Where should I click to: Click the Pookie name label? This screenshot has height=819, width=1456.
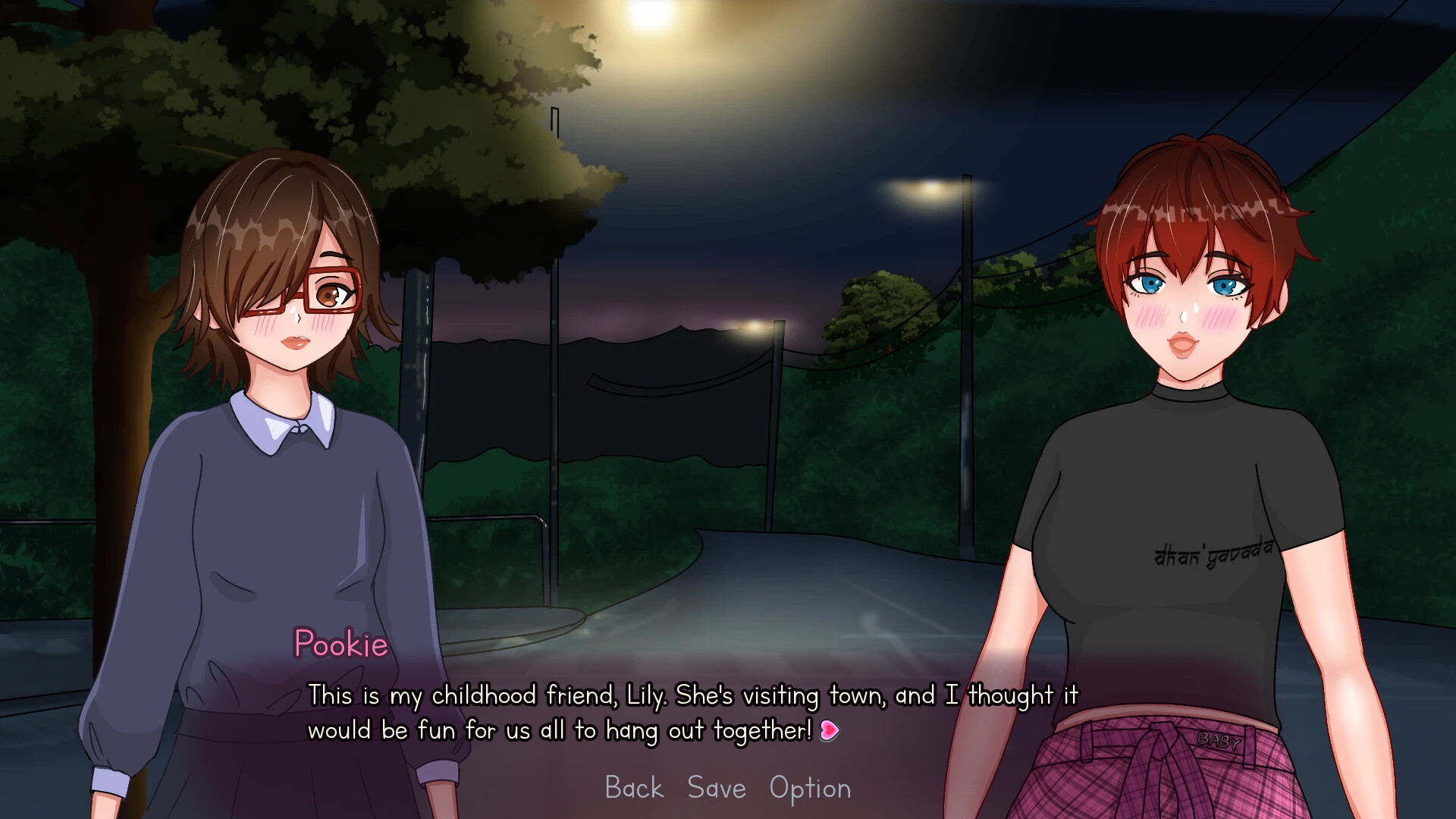pos(340,645)
